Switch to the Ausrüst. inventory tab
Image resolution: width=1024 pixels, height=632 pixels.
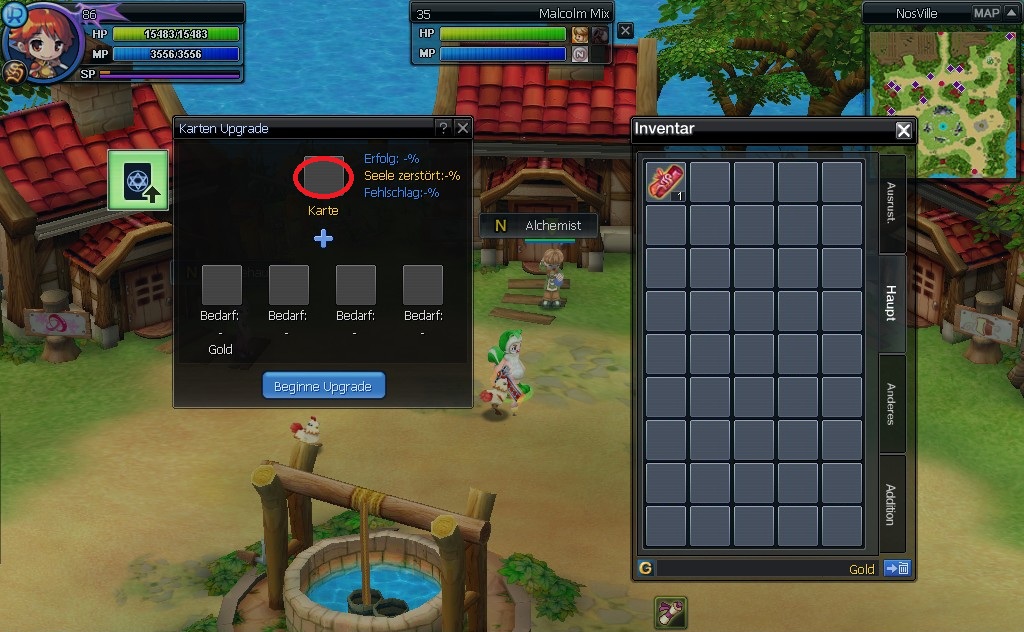891,203
